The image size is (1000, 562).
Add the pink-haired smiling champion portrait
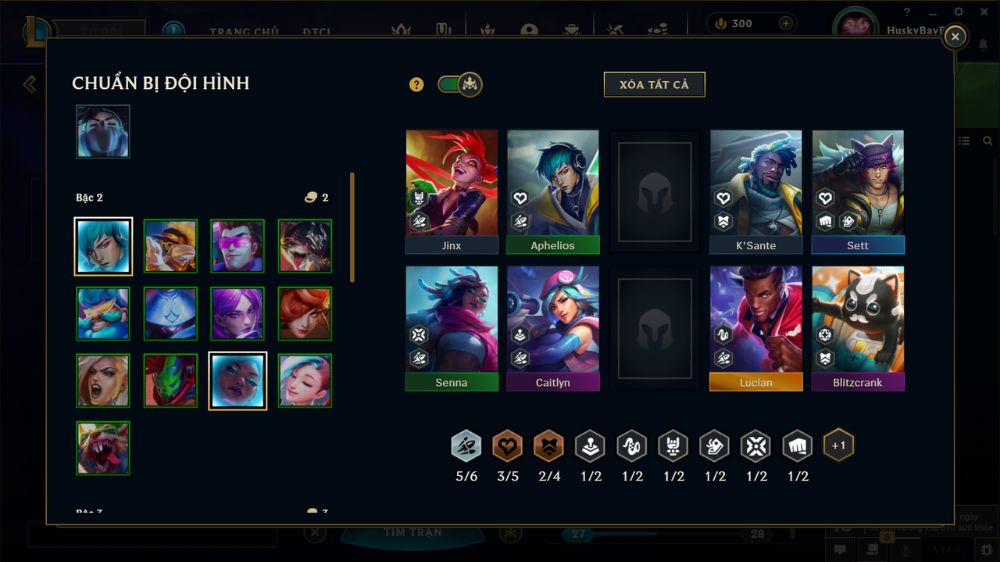click(x=305, y=380)
